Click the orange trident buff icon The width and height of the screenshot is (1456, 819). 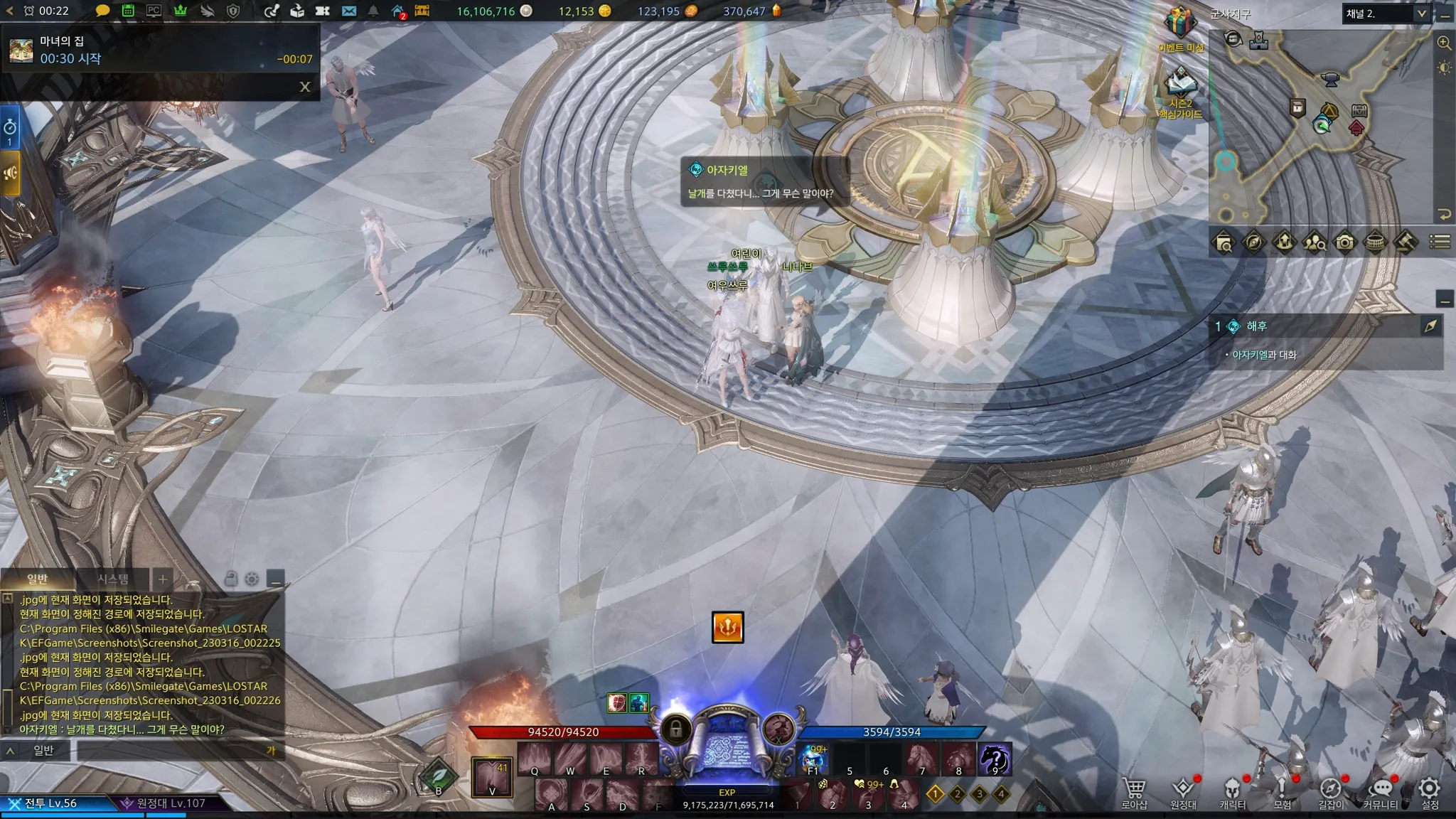pyautogui.click(x=727, y=627)
